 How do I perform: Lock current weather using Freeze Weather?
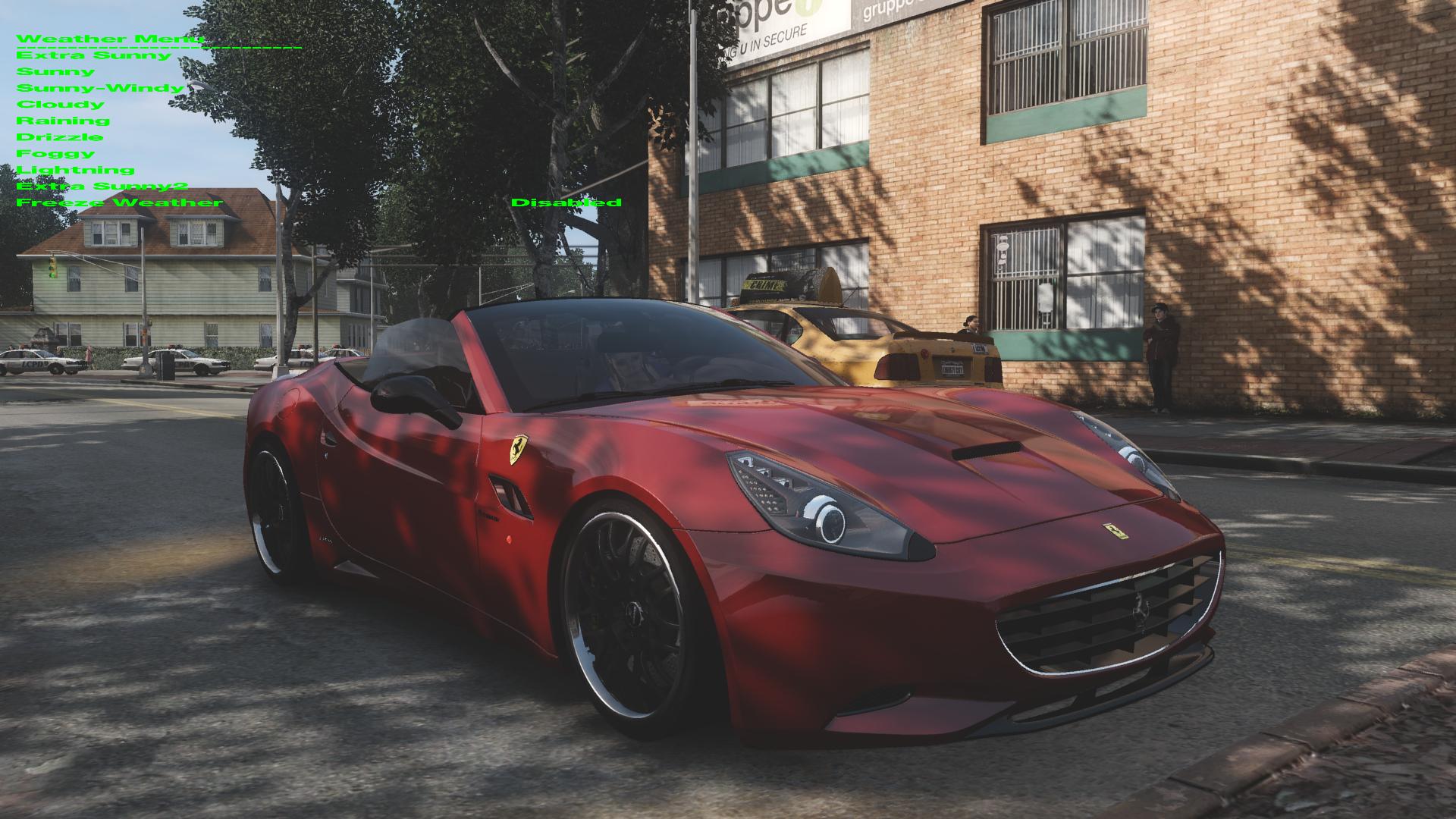tap(118, 202)
